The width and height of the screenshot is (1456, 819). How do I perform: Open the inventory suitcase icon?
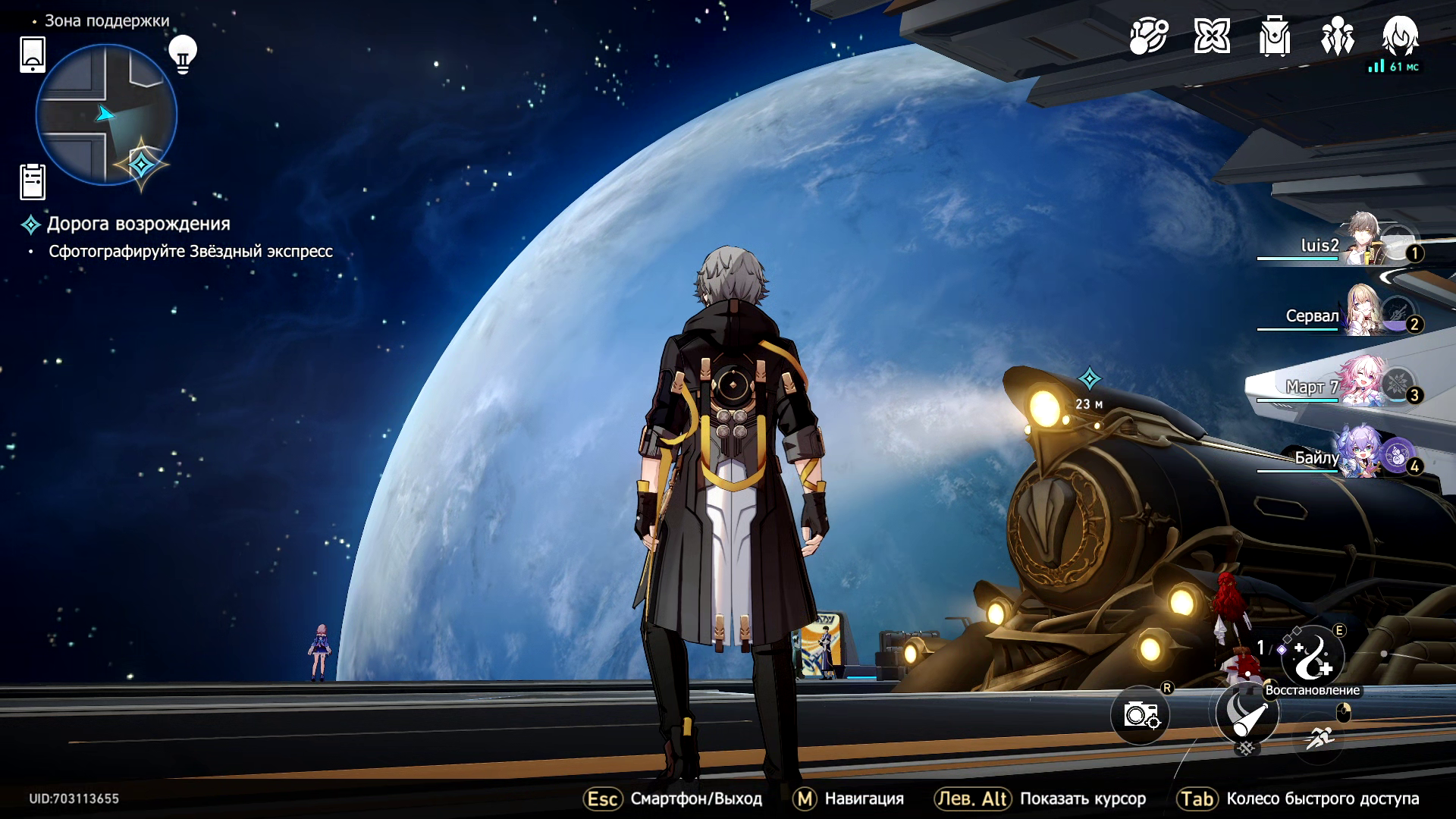pos(1274,36)
